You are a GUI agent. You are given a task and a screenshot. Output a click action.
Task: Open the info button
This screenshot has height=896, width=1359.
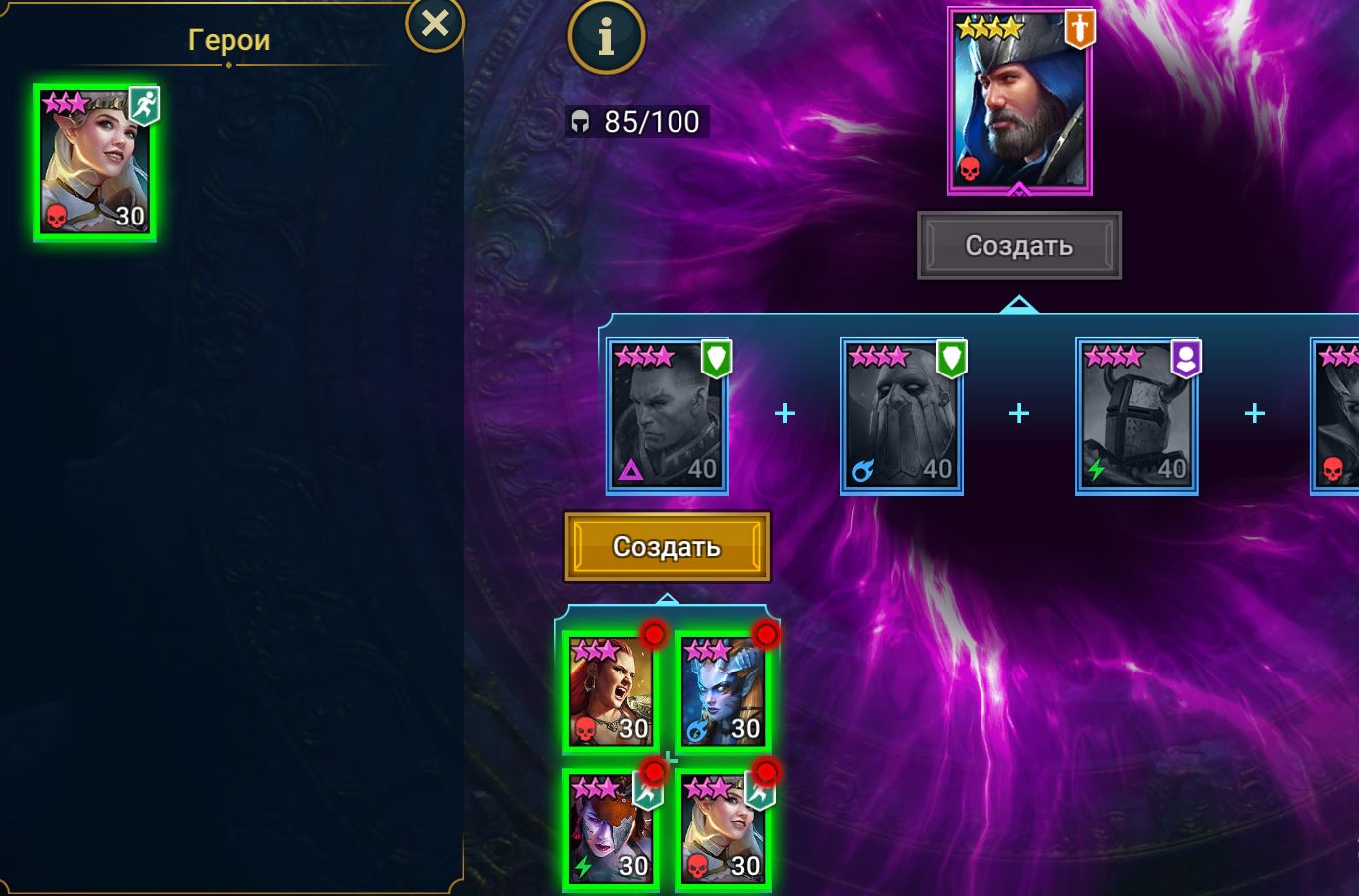point(606,37)
